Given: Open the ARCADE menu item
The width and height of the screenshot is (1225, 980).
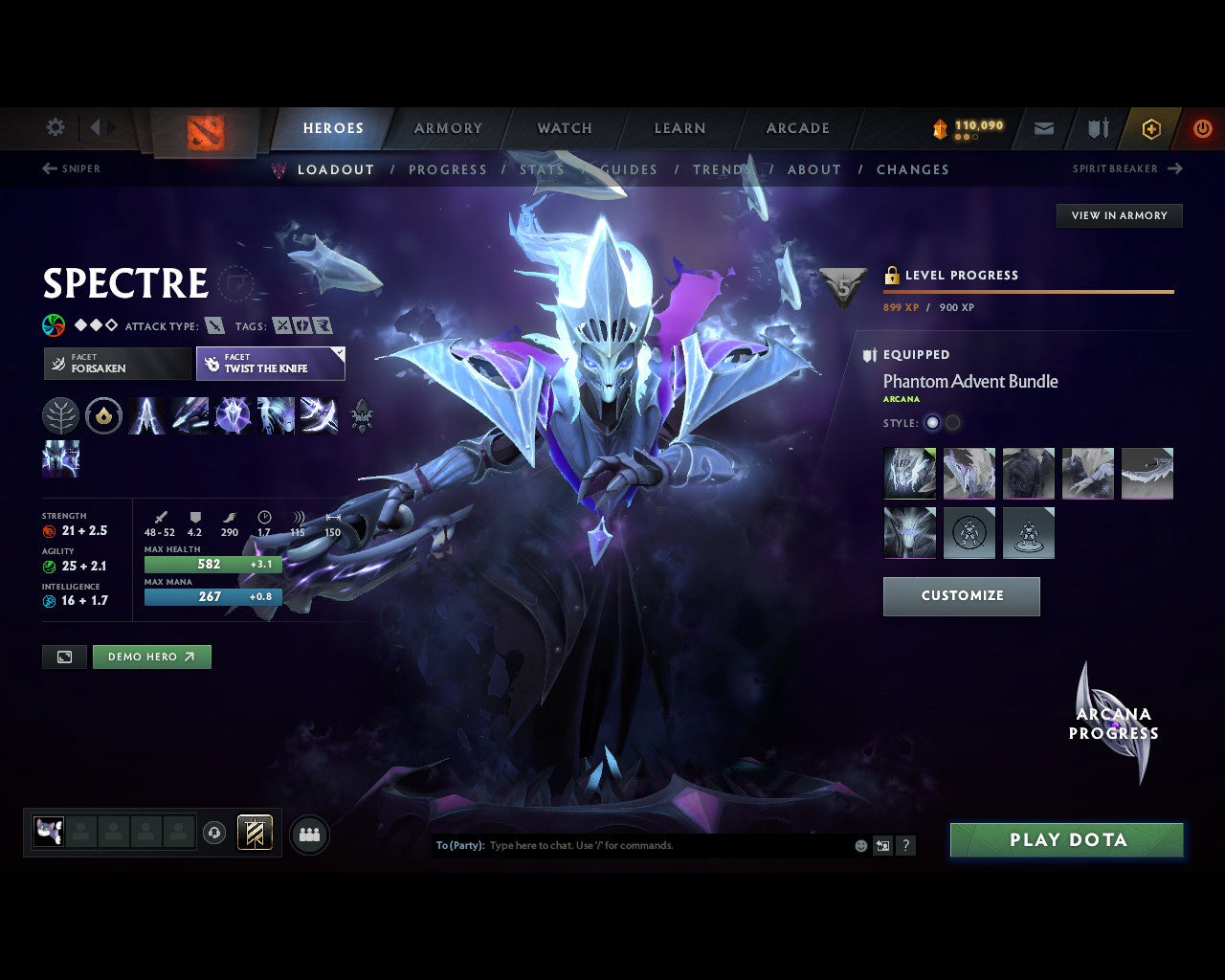Looking at the screenshot, I should pyautogui.click(x=796, y=128).
